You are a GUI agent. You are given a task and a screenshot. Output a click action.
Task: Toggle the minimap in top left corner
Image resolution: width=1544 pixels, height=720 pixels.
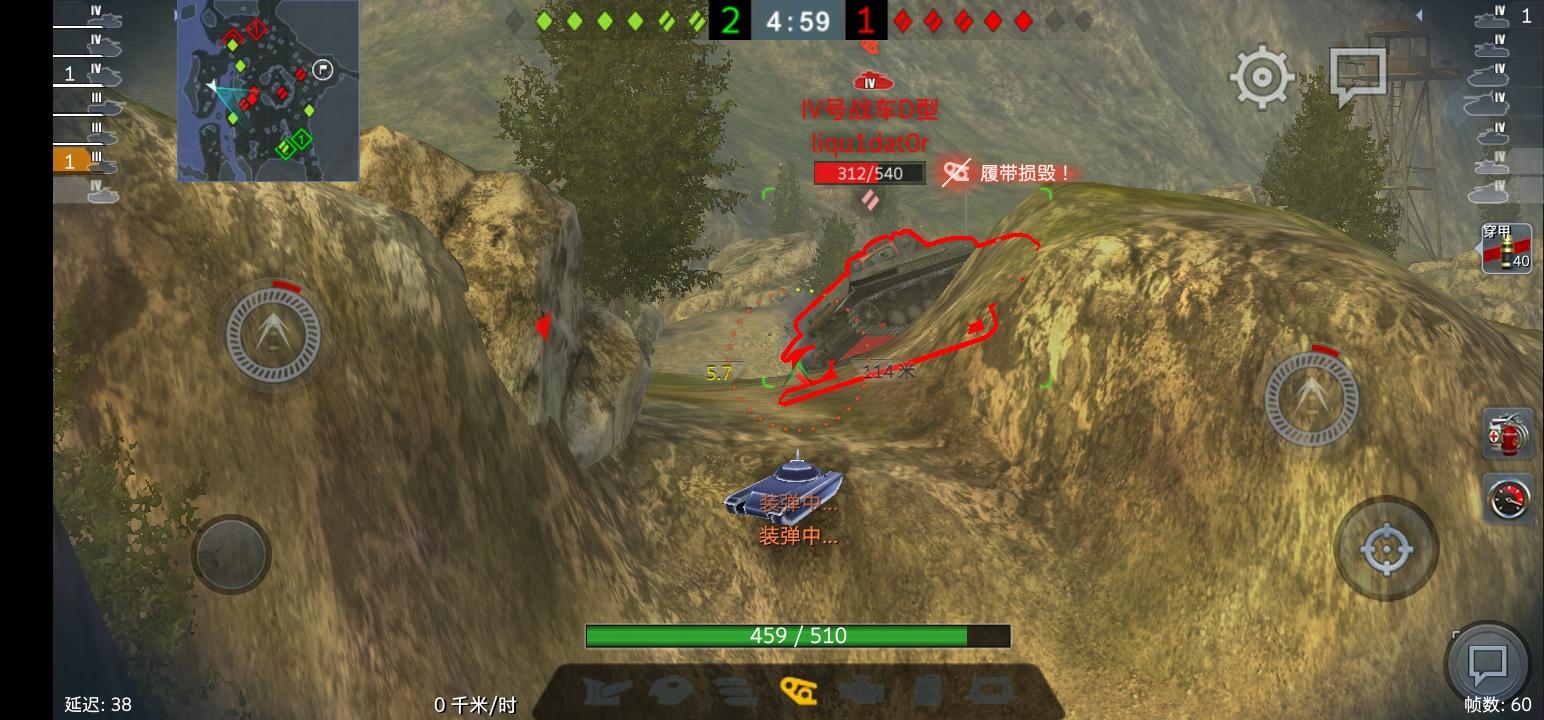click(x=267, y=90)
